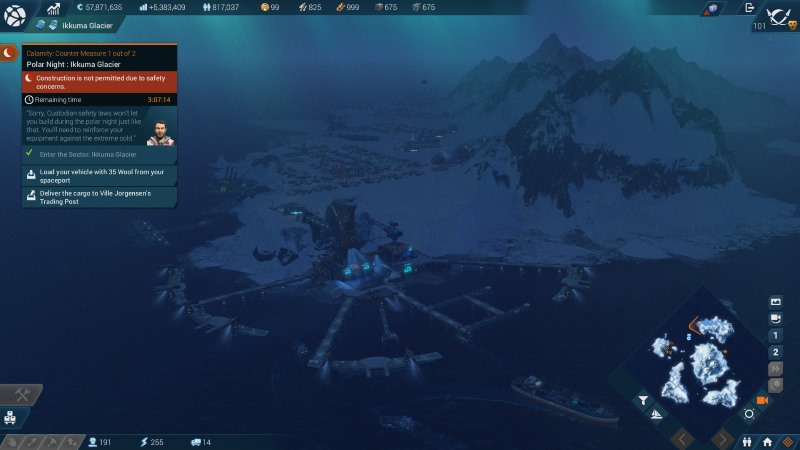The height and width of the screenshot is (450, 800).
Task: Click the home icon button
Action: tap(767, 441)
